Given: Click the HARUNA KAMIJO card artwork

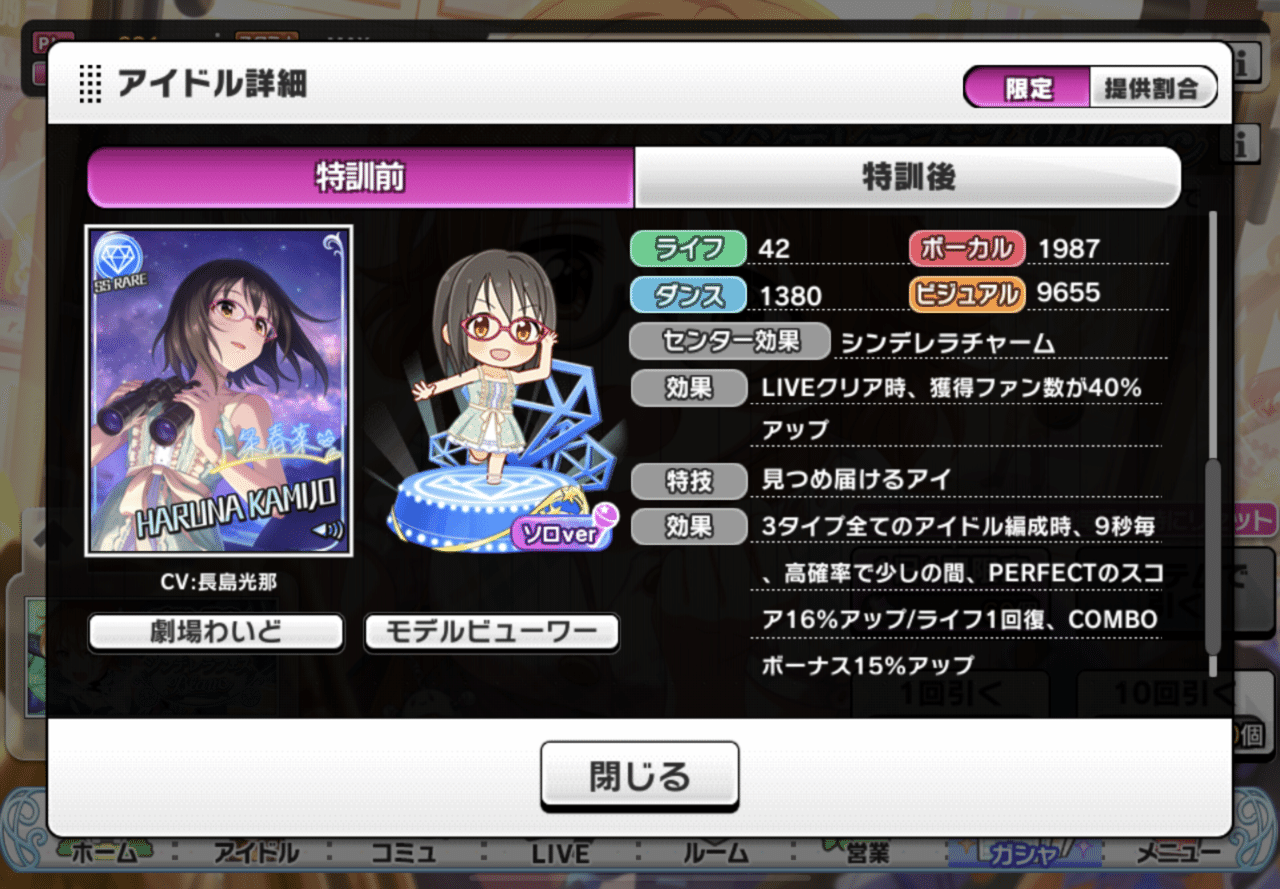Looking at the screenshot, I should coord(219,390).
